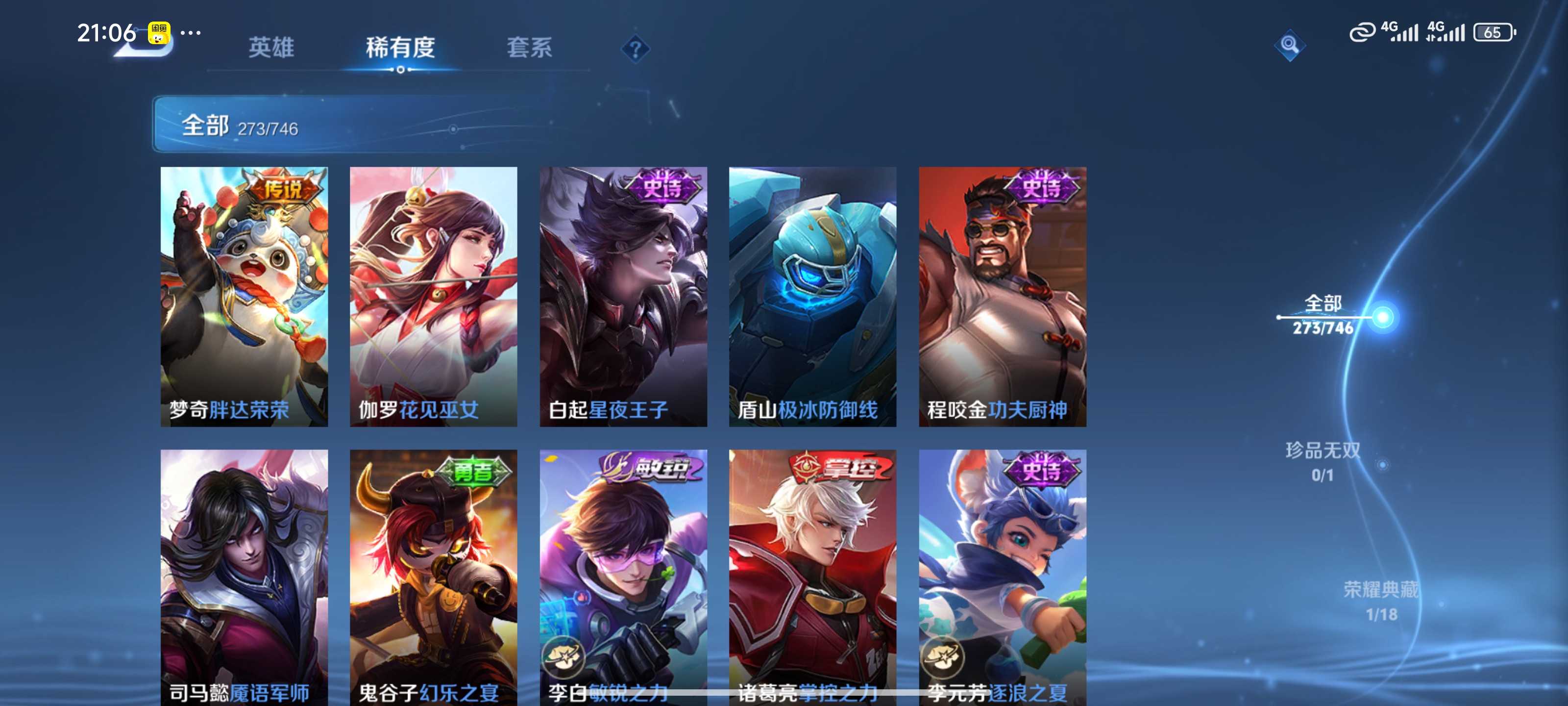
Task: Filter by 荣耀典藏 rarity
Action: tap(1380, 601)
